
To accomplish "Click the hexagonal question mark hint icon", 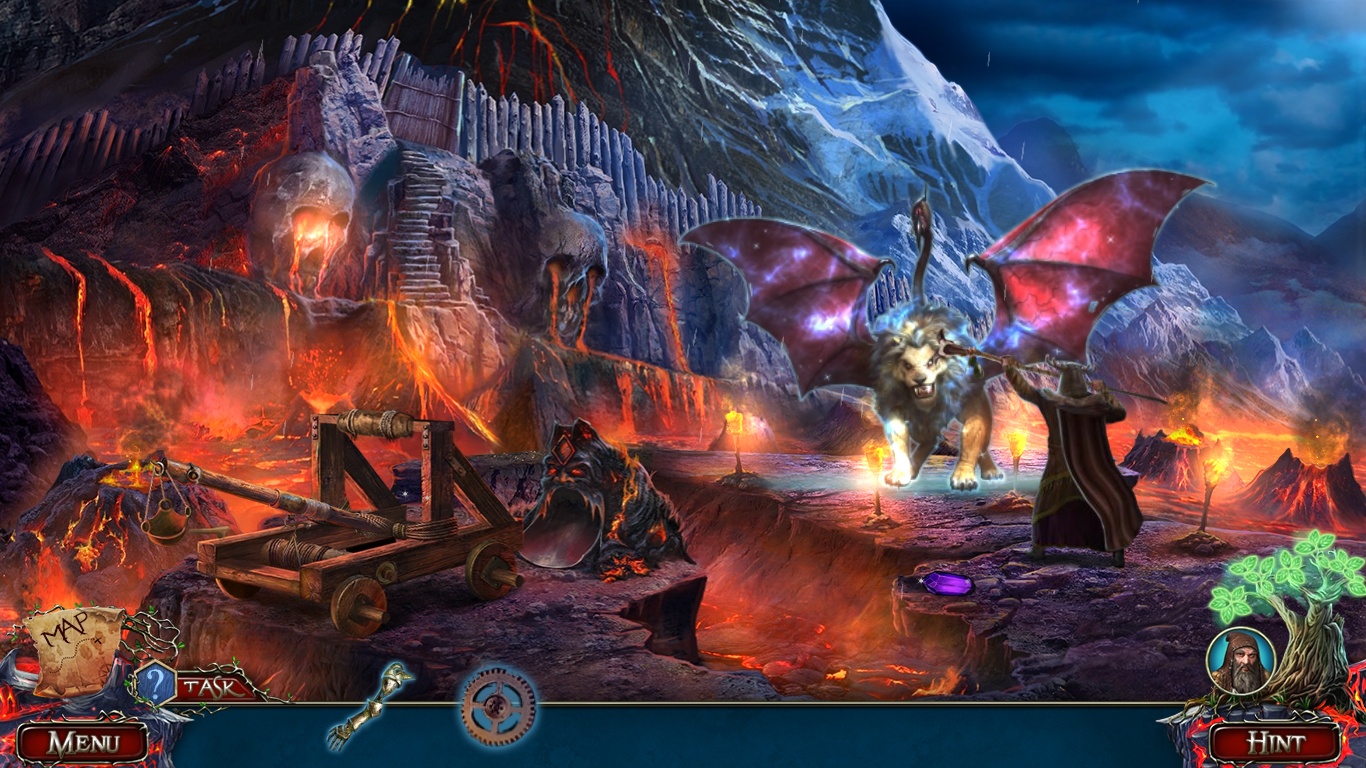I will 155,680.
